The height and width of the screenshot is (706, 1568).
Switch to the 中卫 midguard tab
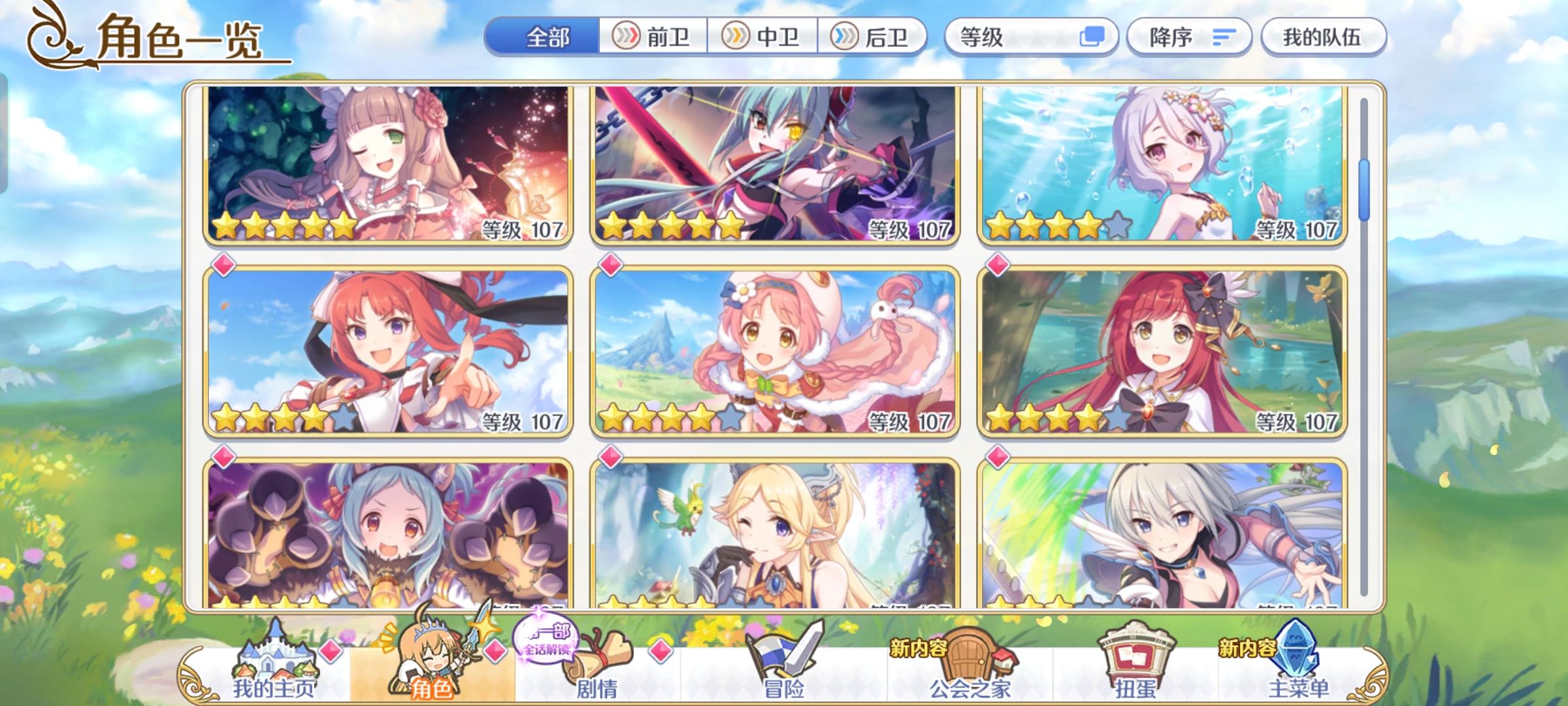click(763, 37)
